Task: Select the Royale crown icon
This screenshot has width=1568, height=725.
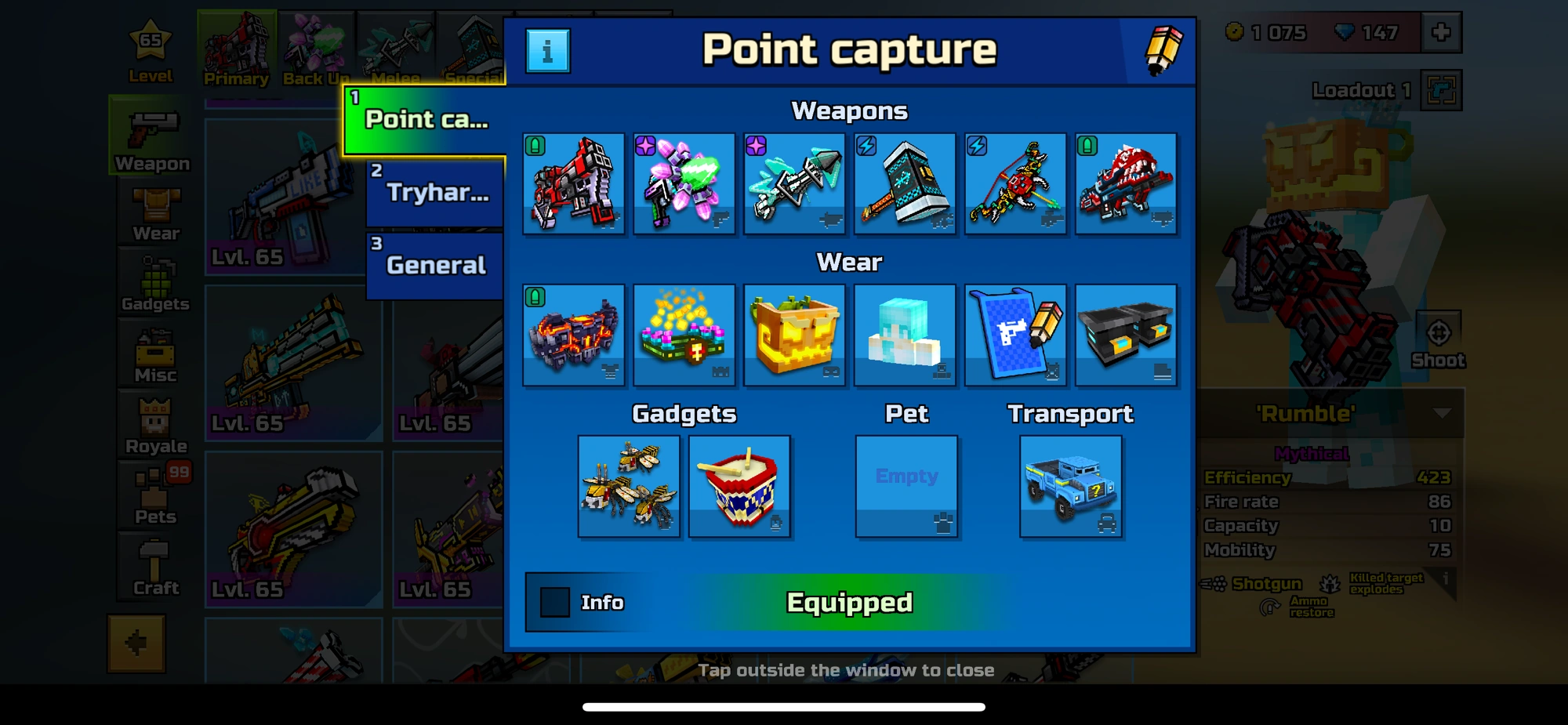Action: [154, 423]
